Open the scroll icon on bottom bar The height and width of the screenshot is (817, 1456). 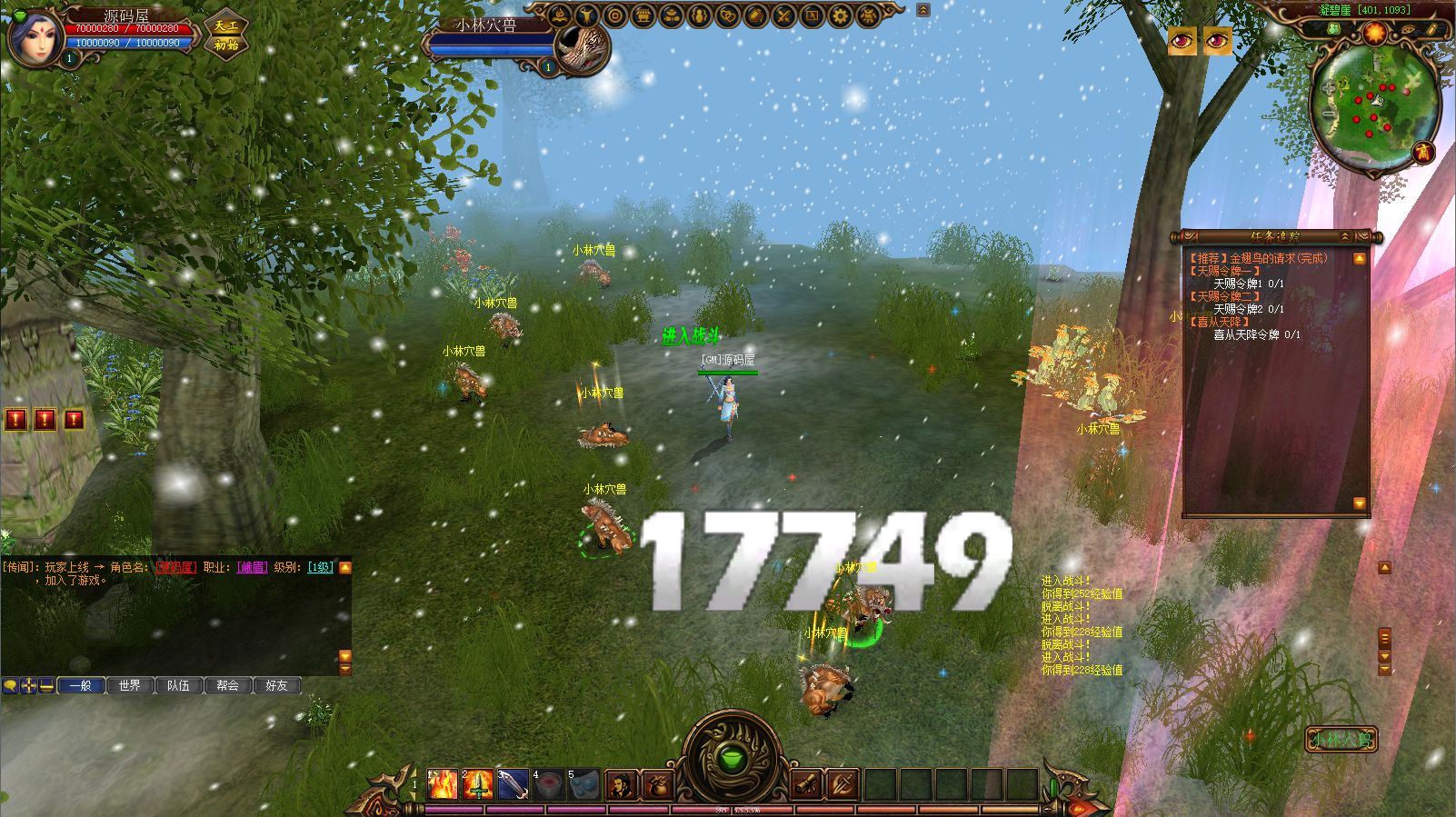tap(806, 785)
